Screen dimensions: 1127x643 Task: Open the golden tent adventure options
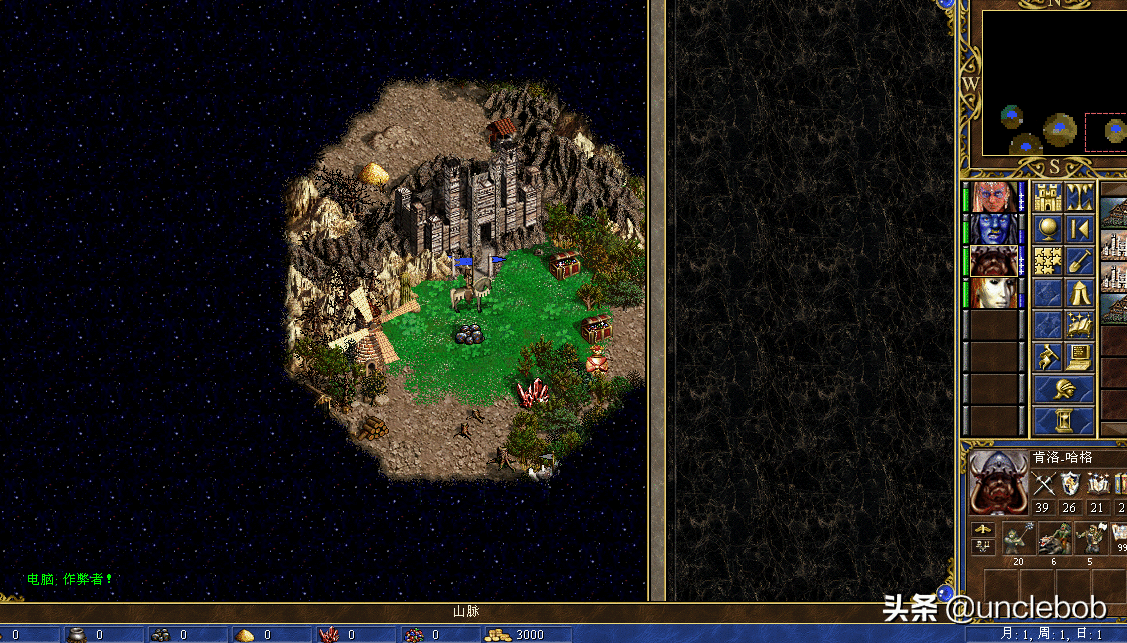click(x=1079, y=293)
